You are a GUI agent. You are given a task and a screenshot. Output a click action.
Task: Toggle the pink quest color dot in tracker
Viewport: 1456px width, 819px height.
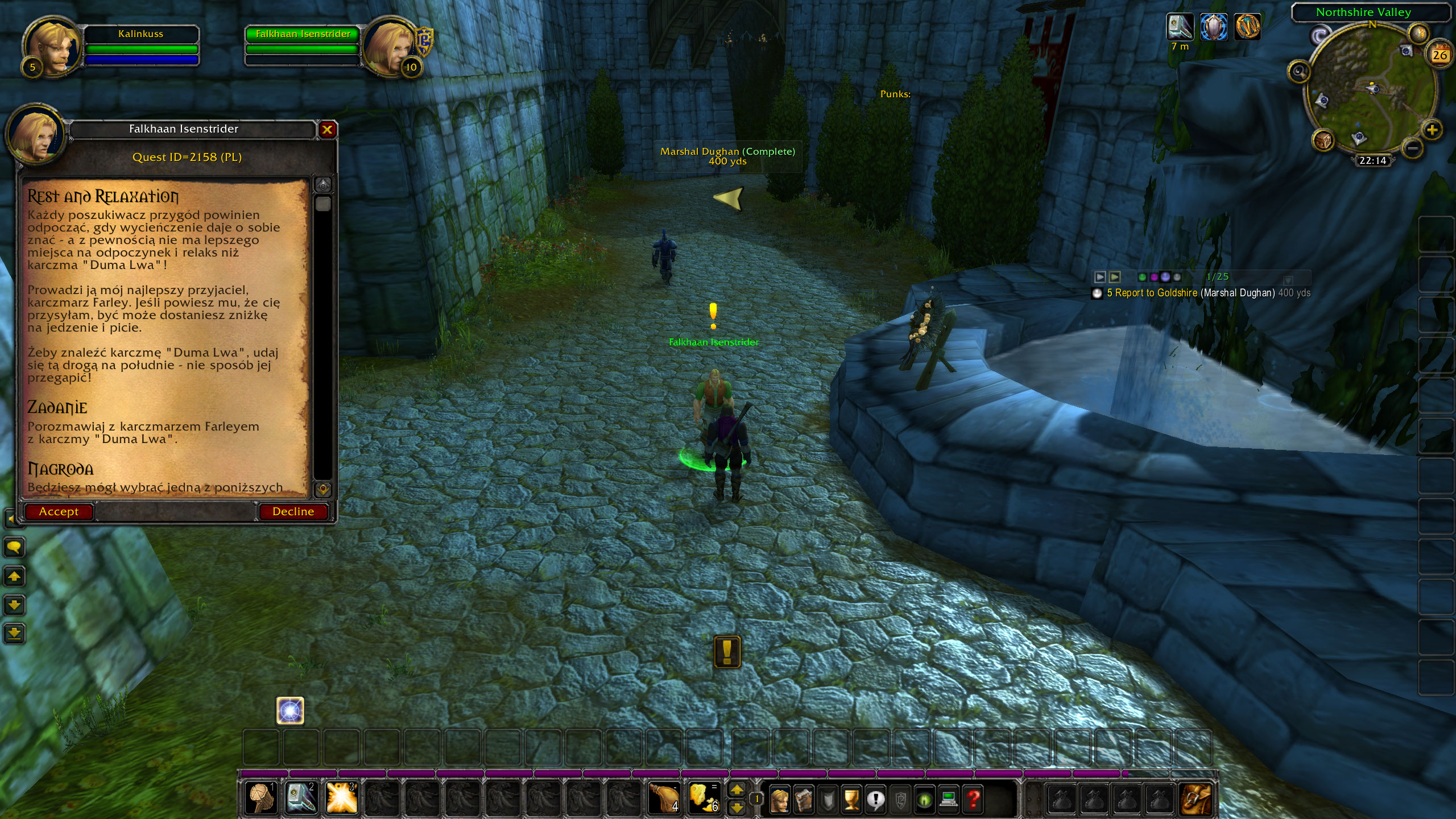pos(1155,278)
